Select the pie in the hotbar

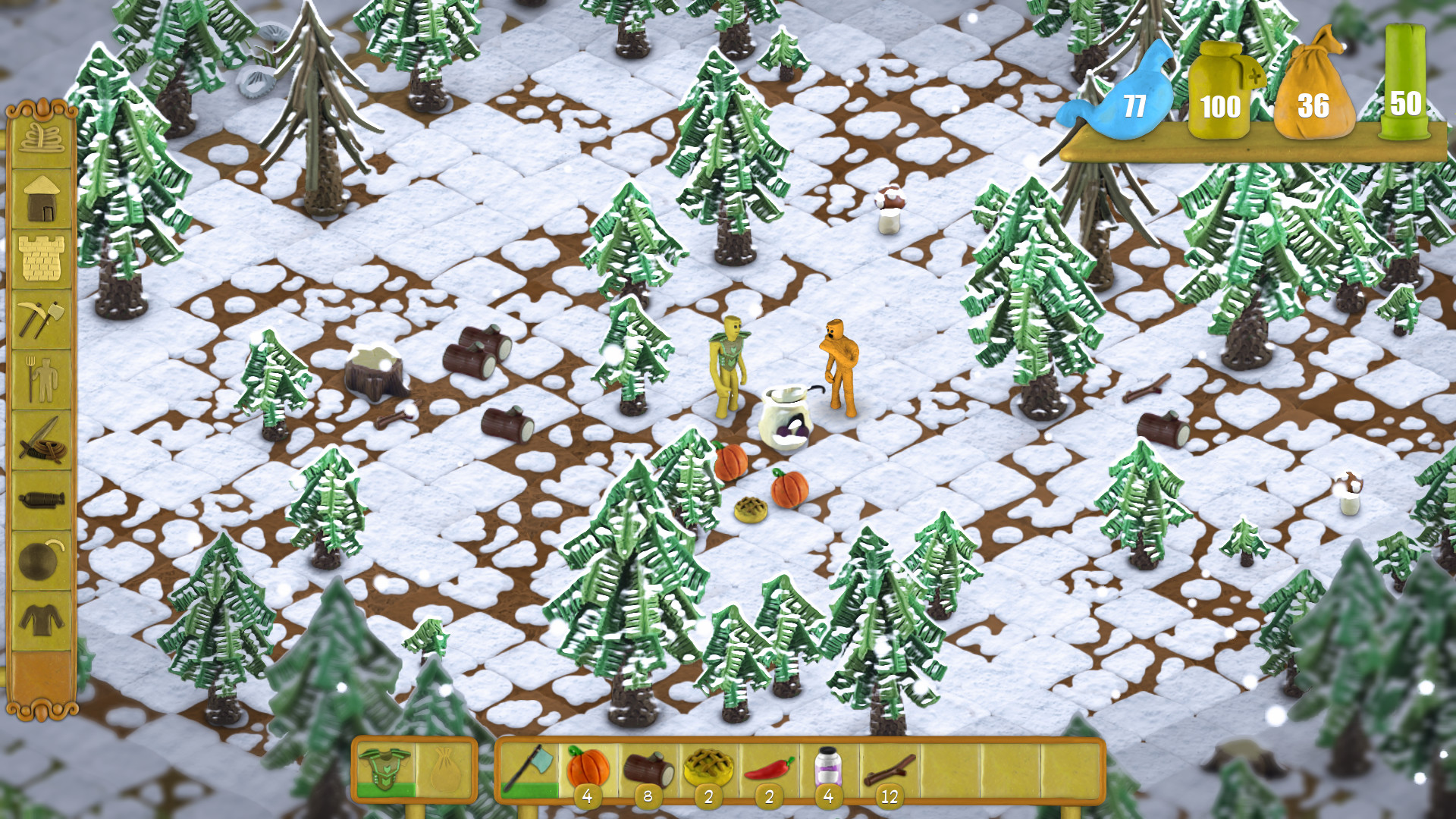pos(709,770)
